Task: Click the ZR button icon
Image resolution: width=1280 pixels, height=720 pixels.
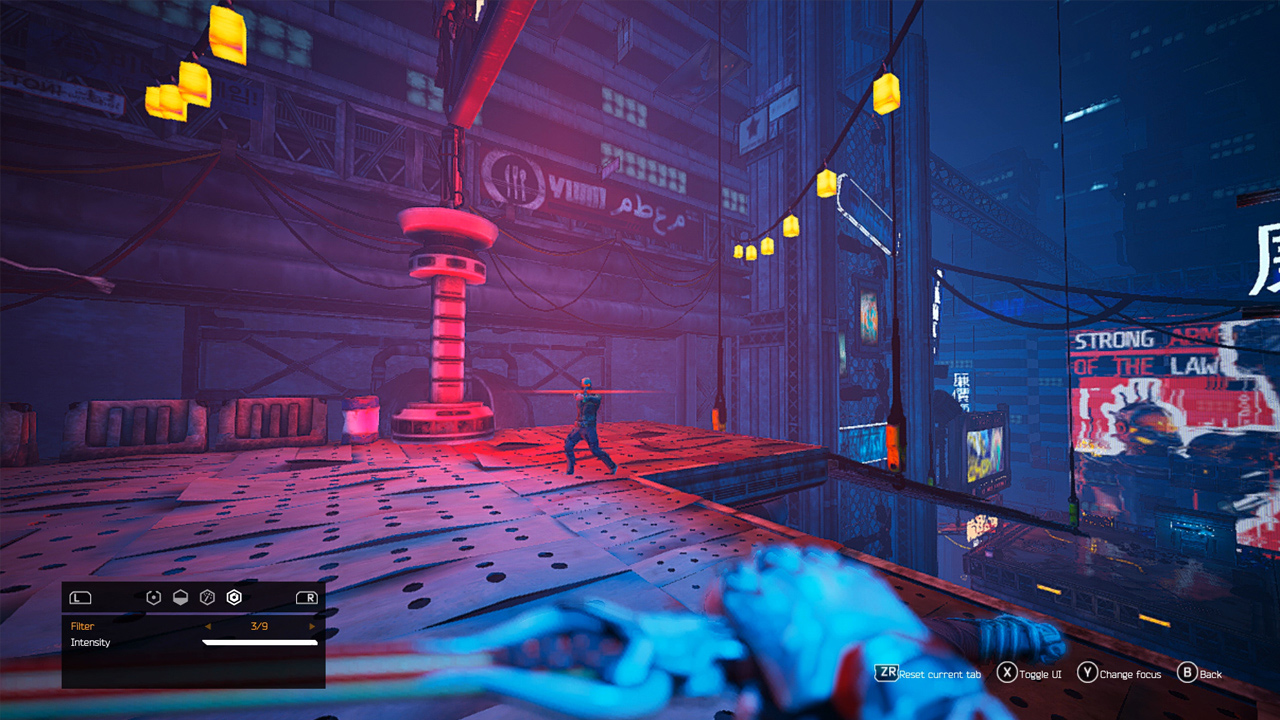Action: (x=888, y=674)
